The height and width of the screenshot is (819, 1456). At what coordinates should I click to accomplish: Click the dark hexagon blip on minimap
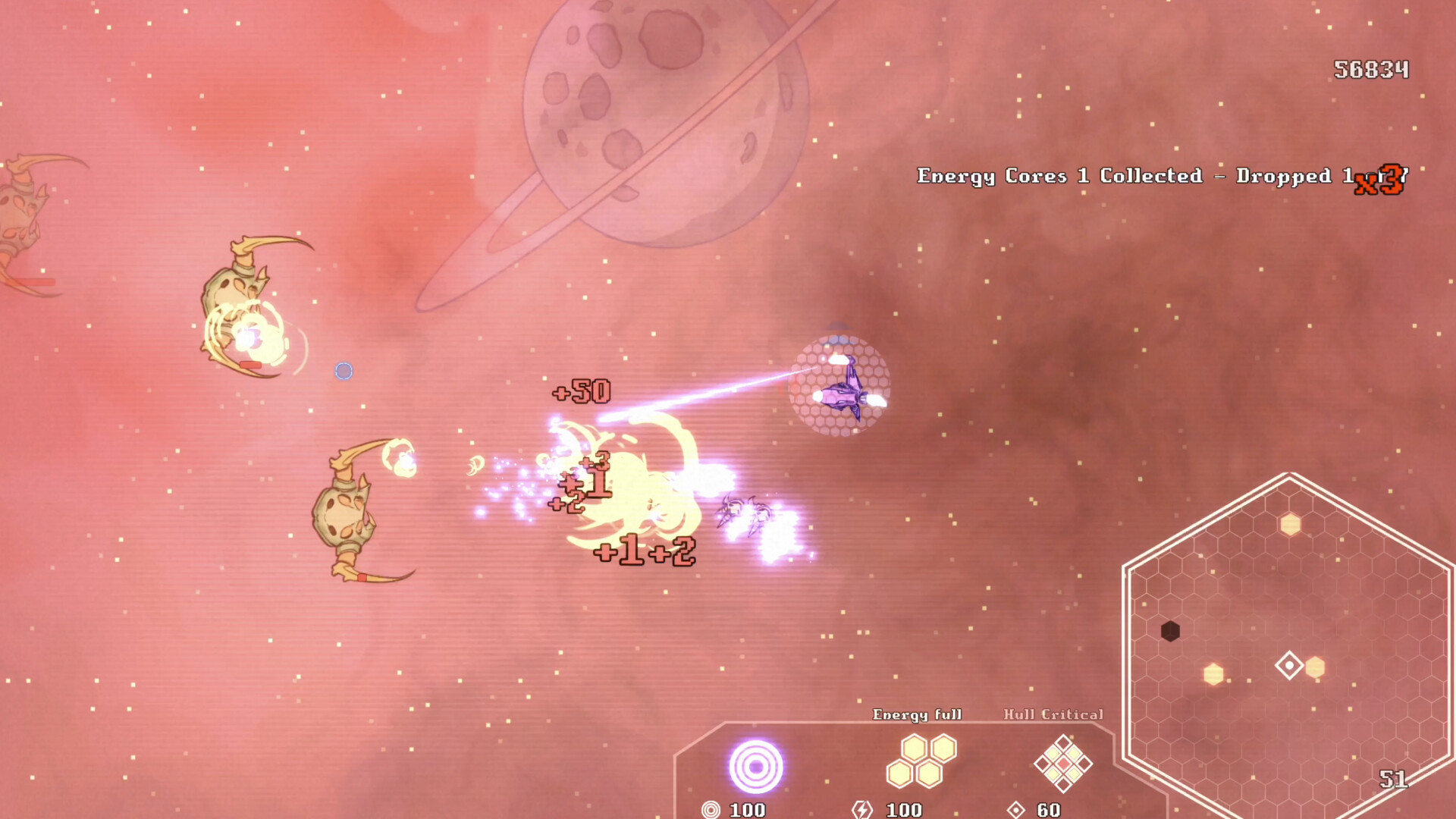[x=1170, y=632]
